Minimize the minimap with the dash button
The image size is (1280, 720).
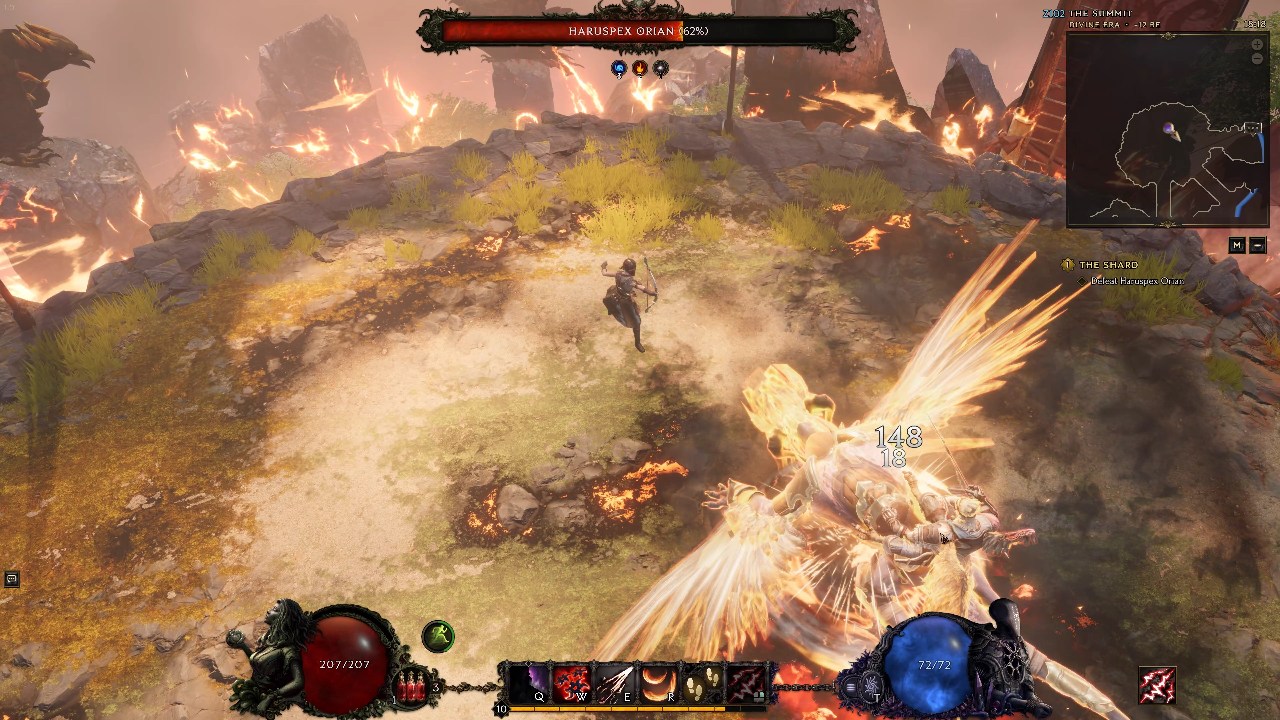click(x=1257, y=245)
